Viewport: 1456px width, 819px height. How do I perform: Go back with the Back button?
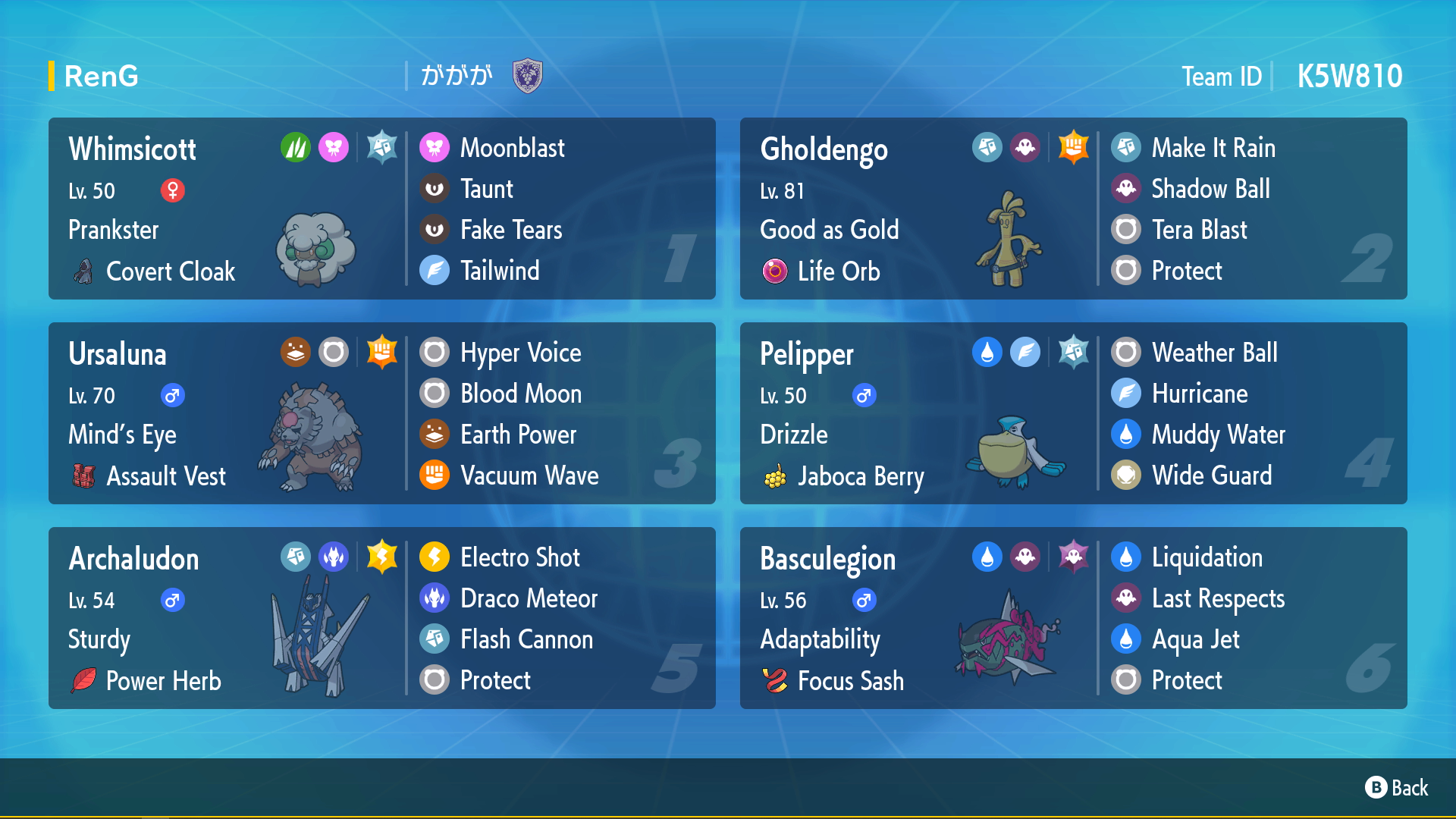click(1397, 788)
